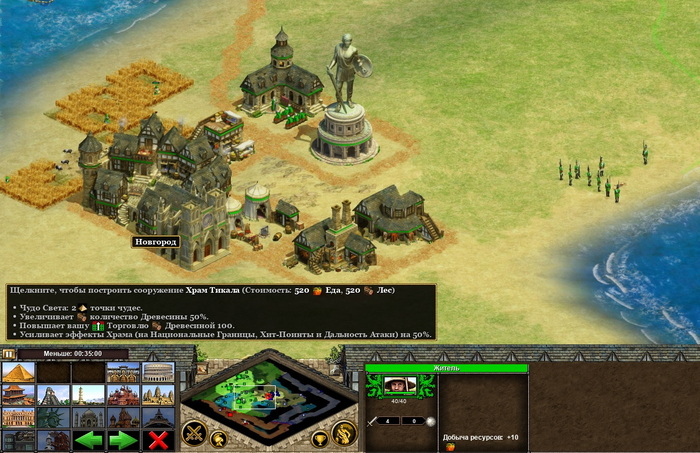The image size is (700, 453).
Task: Go to previous build page with left arrow
Action: coord(88,441)
